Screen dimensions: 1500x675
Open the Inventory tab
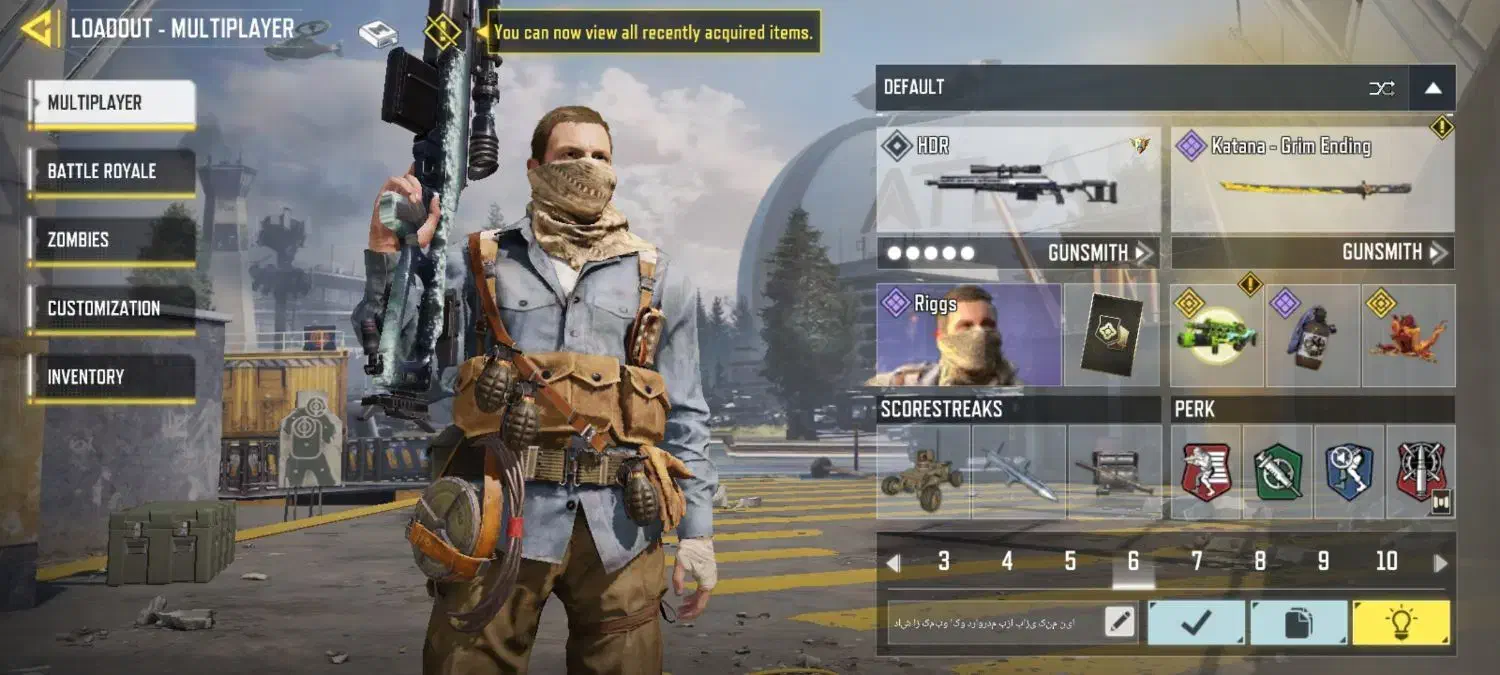tap(112, 377)
